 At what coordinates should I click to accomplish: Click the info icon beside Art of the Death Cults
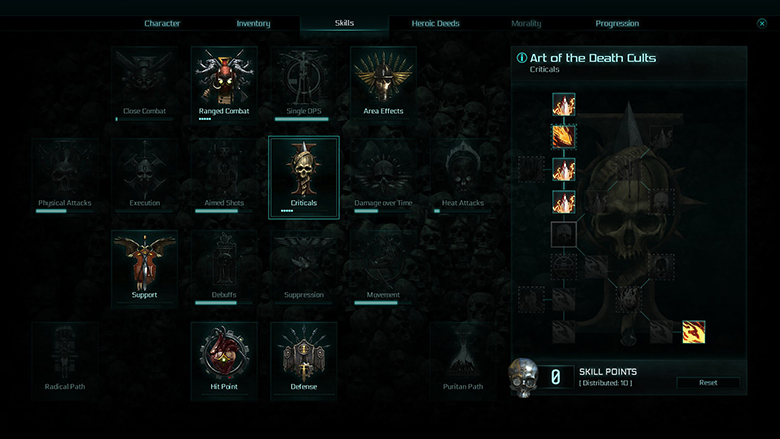[x=521, y=58]
